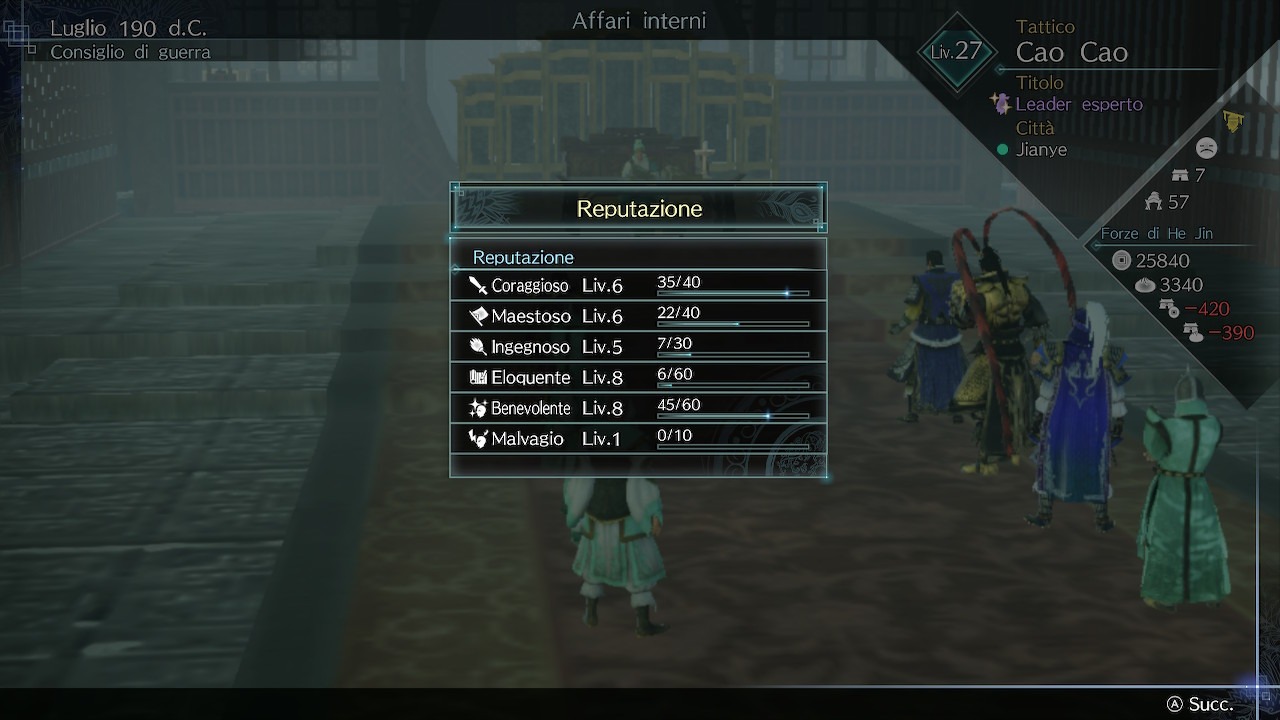
Task: Advance with the Succ. button
Action: (1201, 704)
